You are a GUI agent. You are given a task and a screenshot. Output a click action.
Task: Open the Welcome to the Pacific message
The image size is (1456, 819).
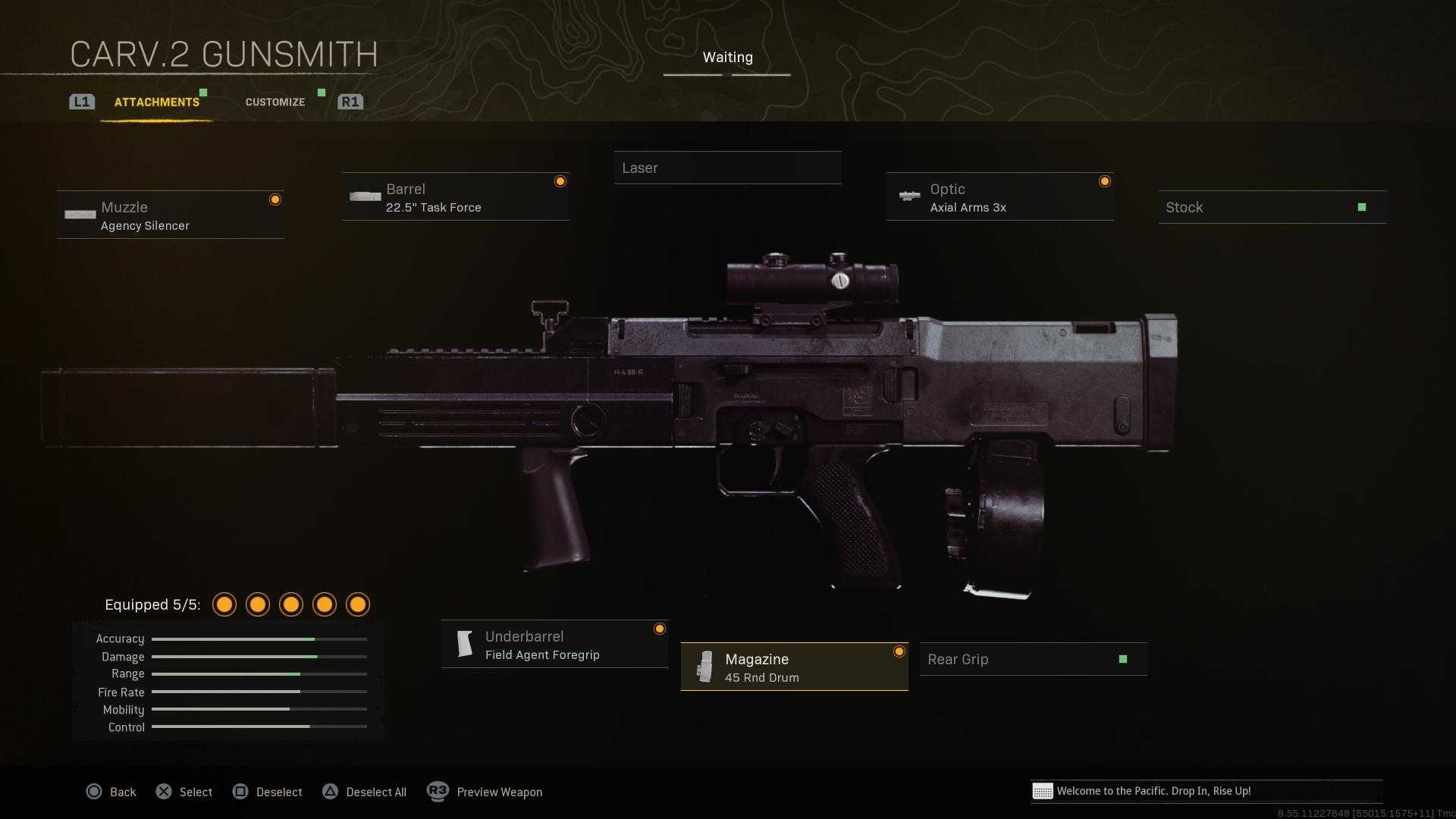click(x=1153, y=791)
